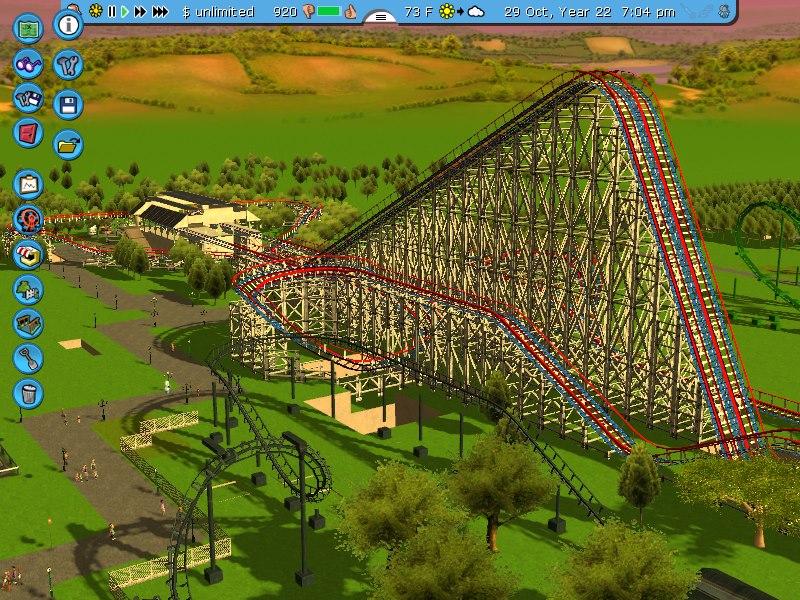Viewport: 800px width, 600px height.
Task: Set game speed to normal play
Action: click(x=124, y=12)
